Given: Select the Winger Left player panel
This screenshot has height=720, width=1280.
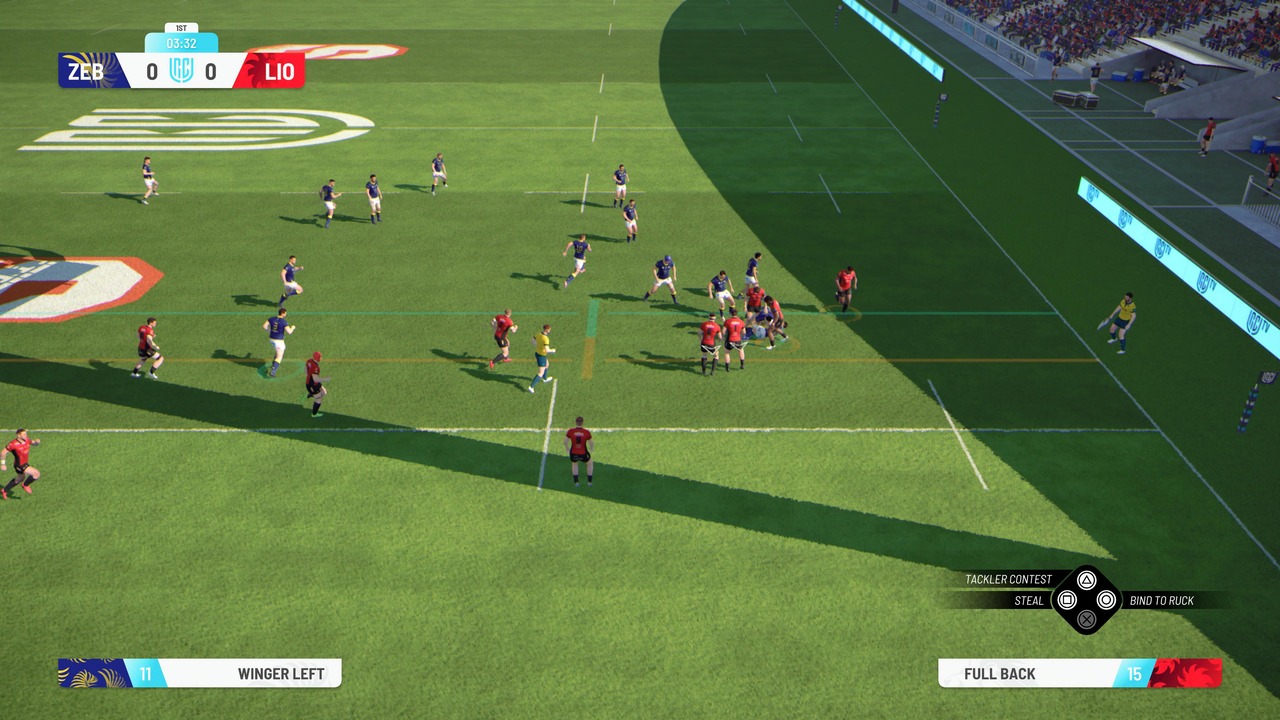Looking at the screenshot, I should (x=200, y=673).
